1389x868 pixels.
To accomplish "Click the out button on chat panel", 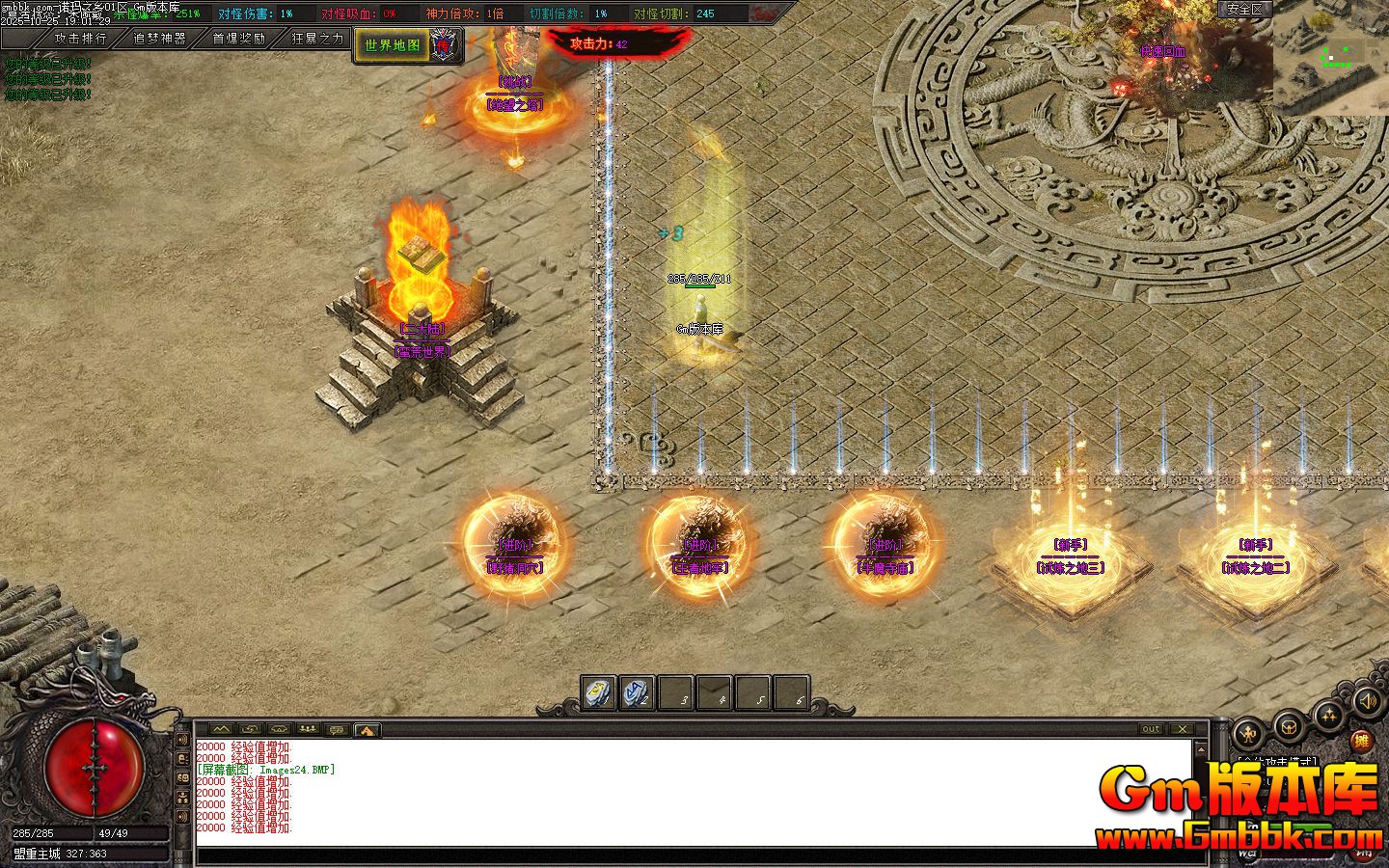I will pyautogui.click(x=1151, y=729).
